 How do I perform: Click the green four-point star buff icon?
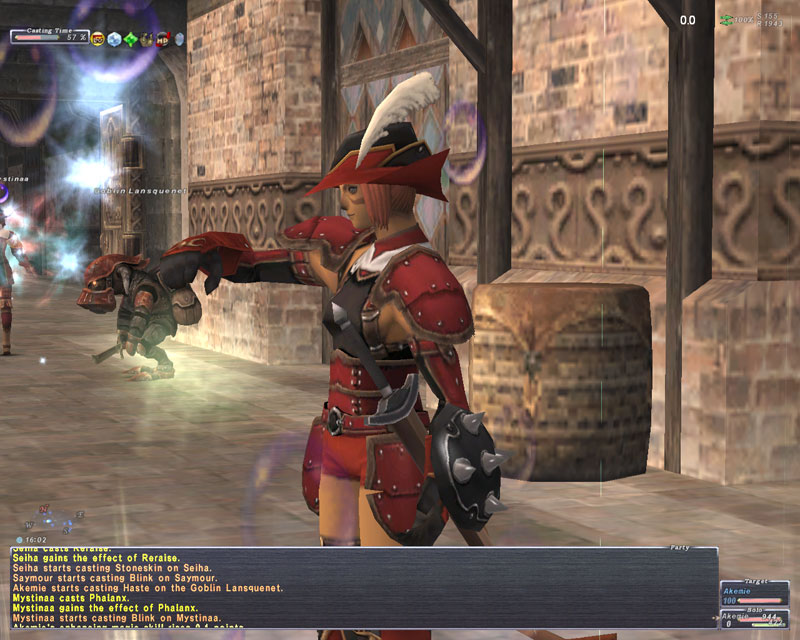[130, 39]
